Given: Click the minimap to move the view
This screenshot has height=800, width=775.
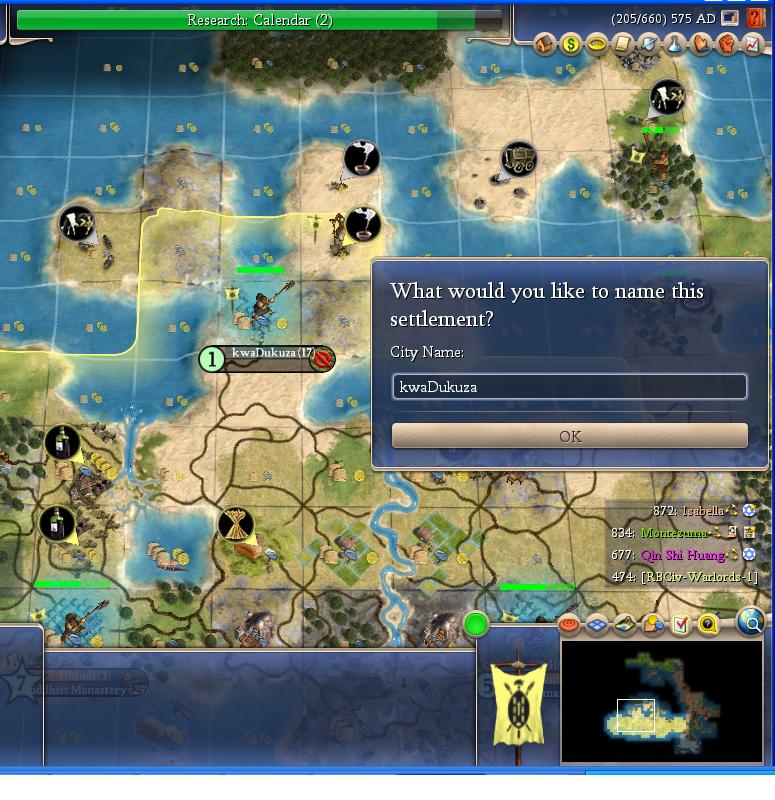Looking at the screenshot, I should [660, 700].
